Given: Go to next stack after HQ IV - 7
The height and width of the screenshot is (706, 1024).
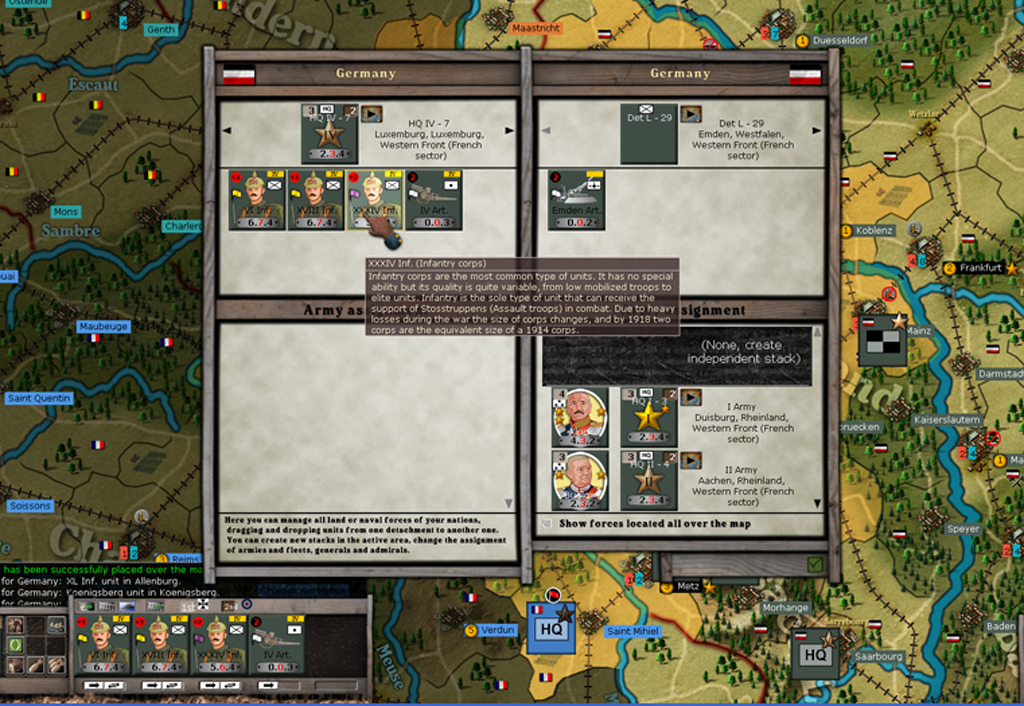Looking at the screenshot, I should [509, 131].
